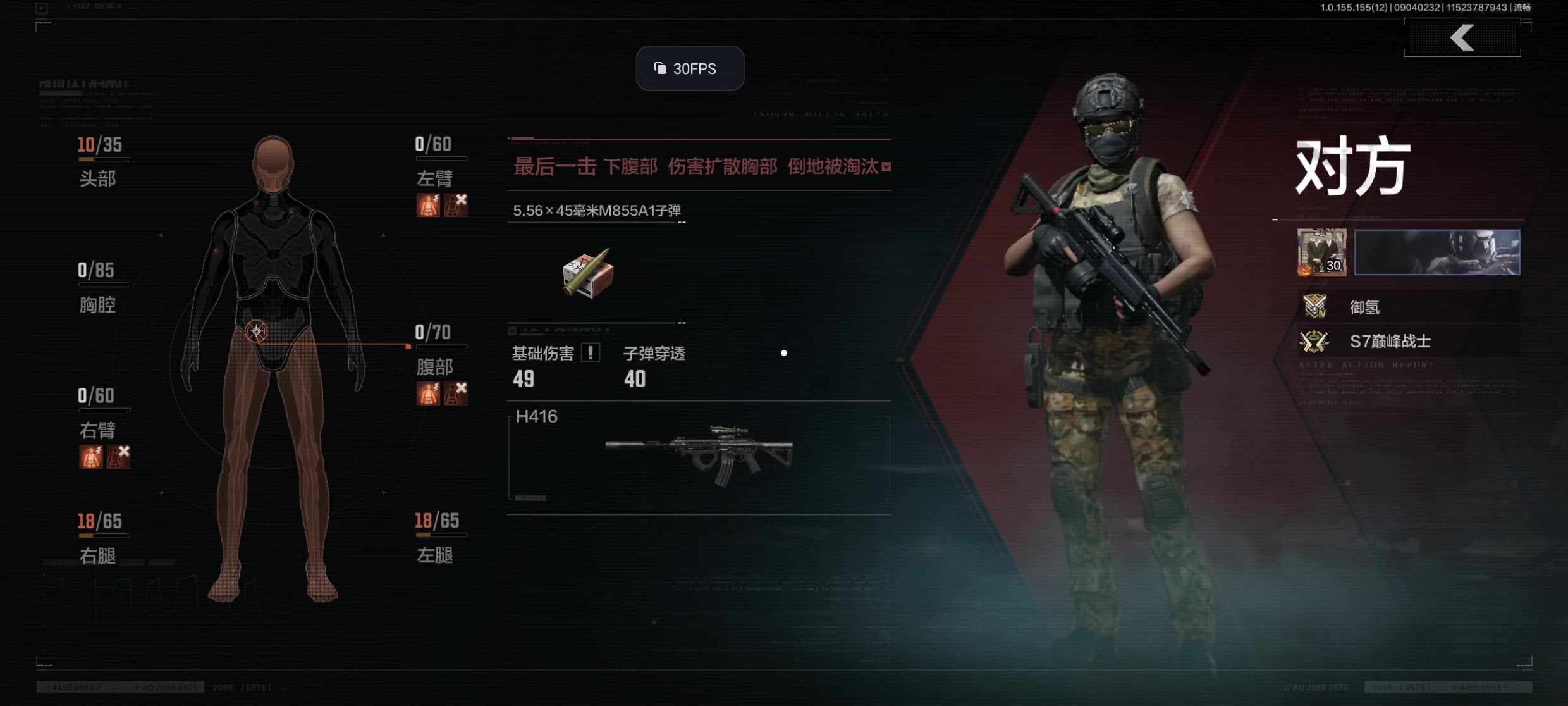The width and height of the screenshot is (1568, 706).
Task: Inspect the 5.56×45mm M855A1 ammo icon
Action: click(588, 273)
